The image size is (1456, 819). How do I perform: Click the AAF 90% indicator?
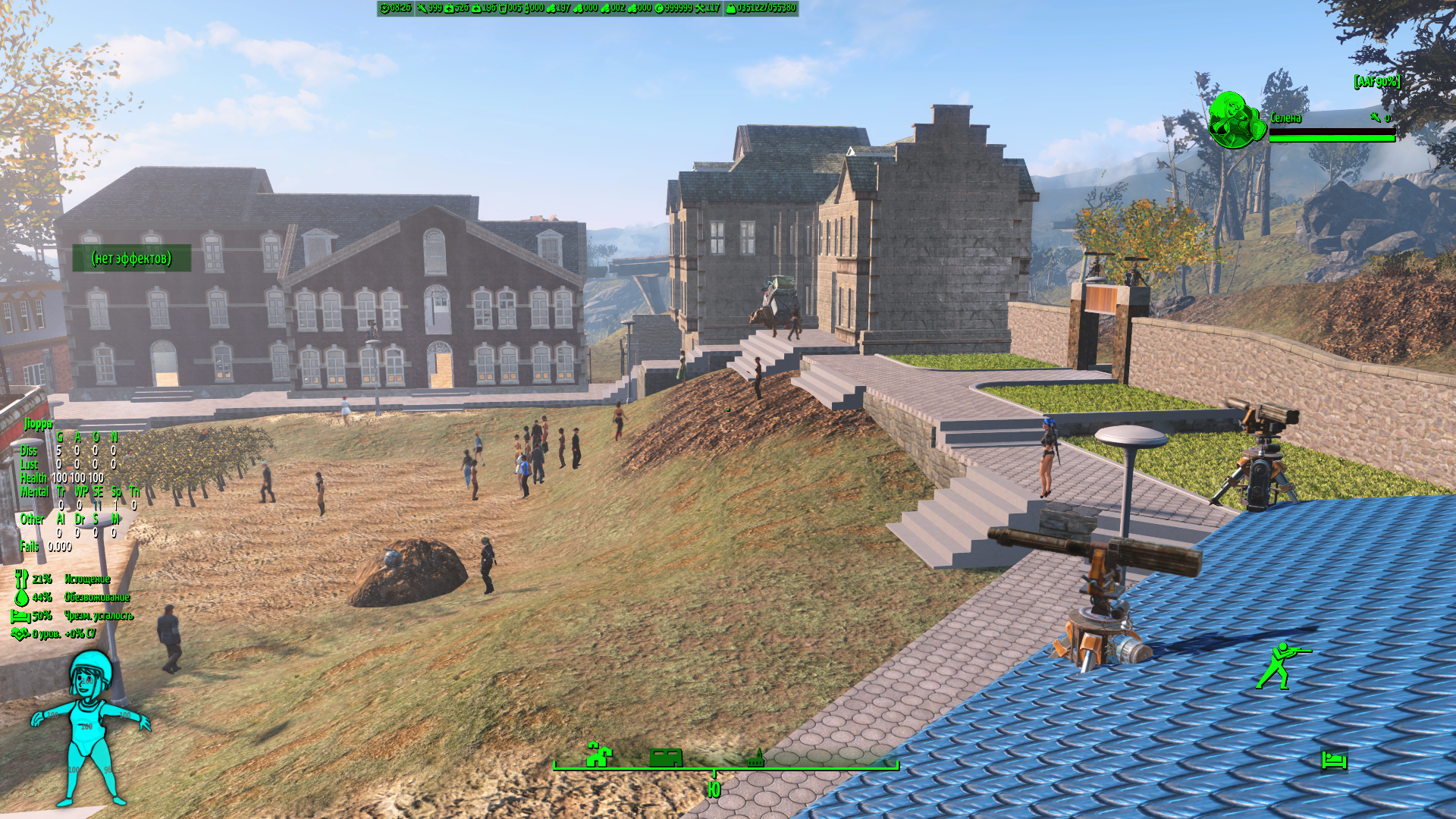pos(1376,81)
